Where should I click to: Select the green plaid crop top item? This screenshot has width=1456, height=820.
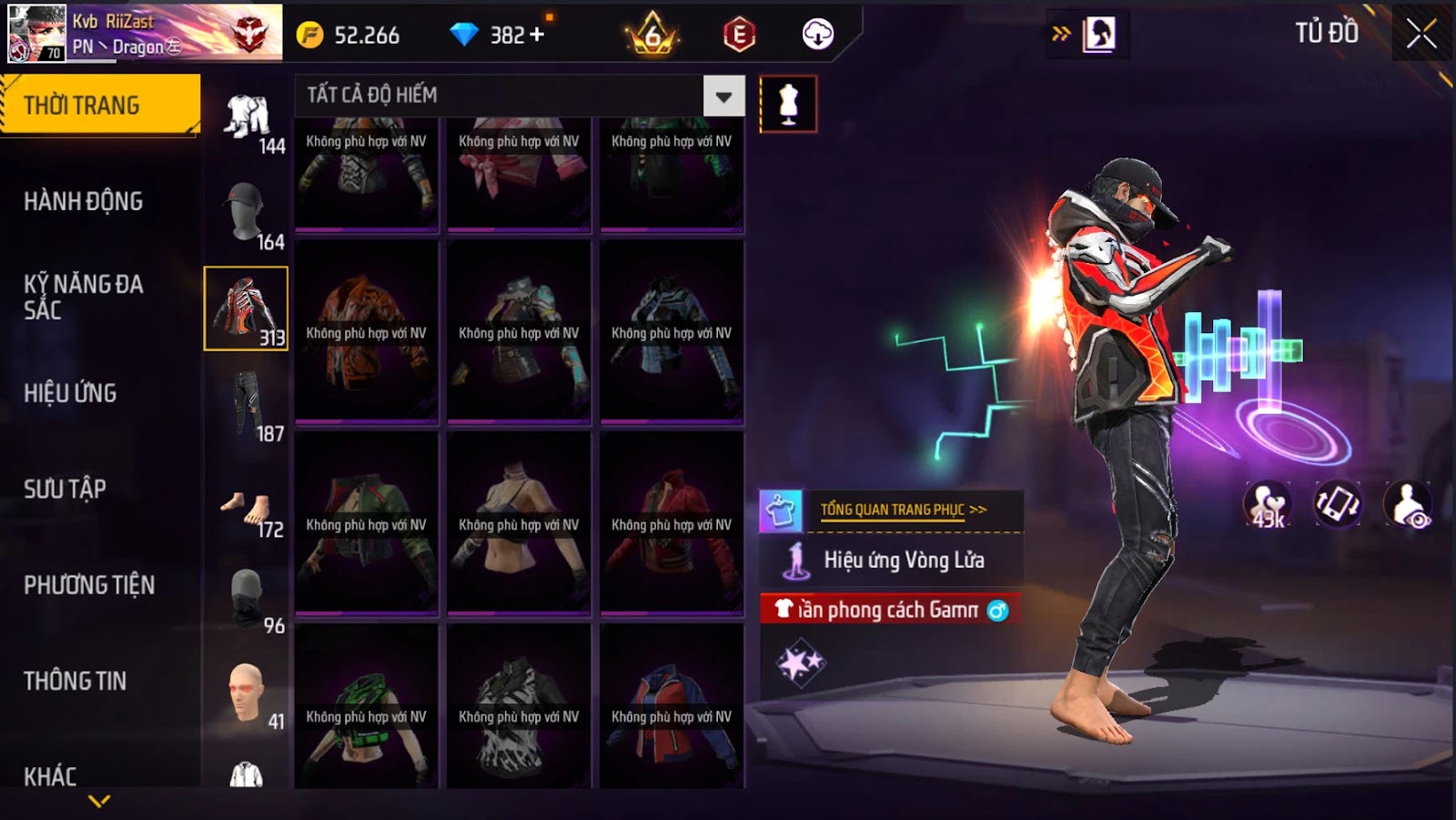[366, 705]
